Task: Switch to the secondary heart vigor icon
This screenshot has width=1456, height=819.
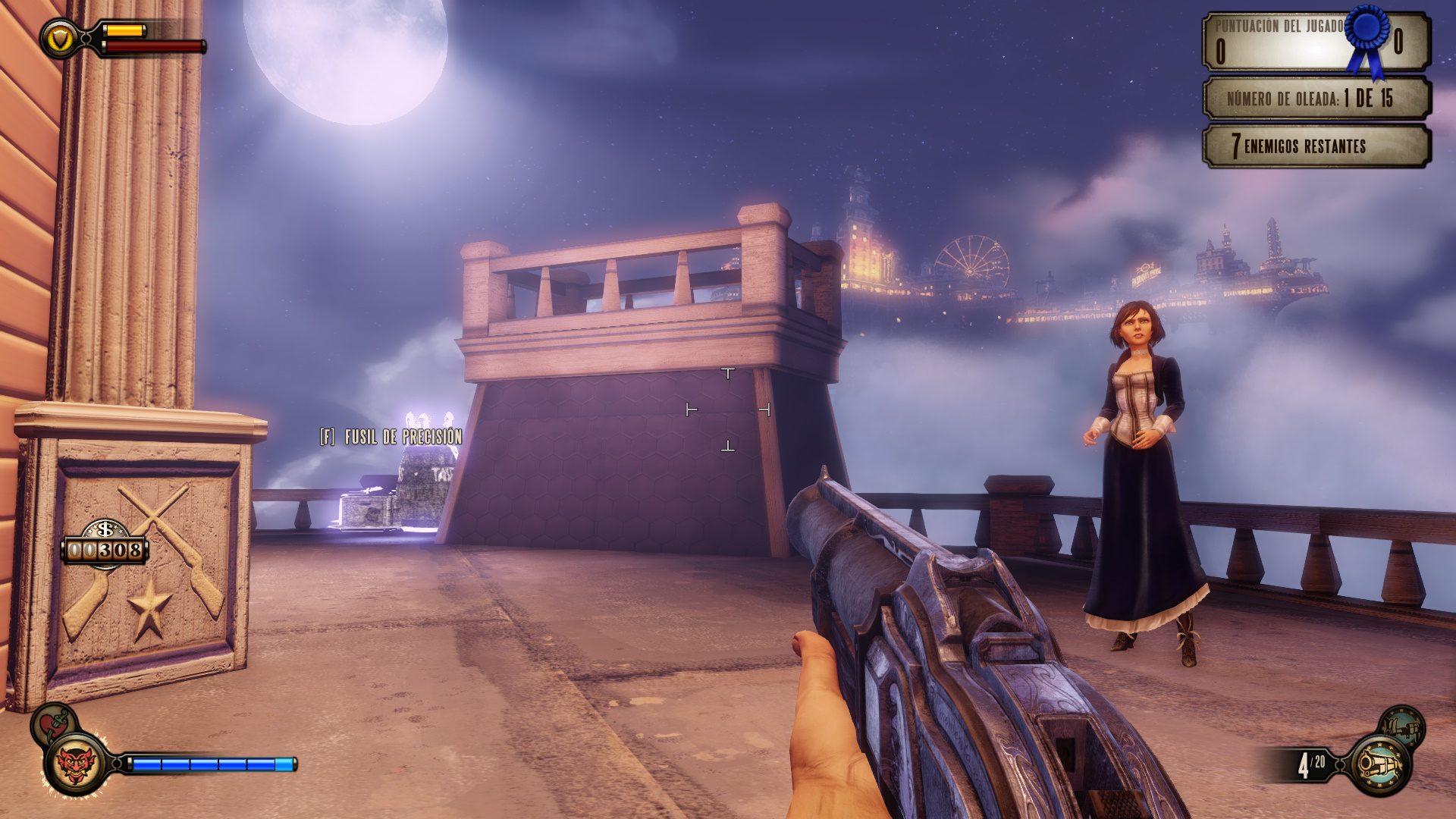Action: (x=50, y=721)
